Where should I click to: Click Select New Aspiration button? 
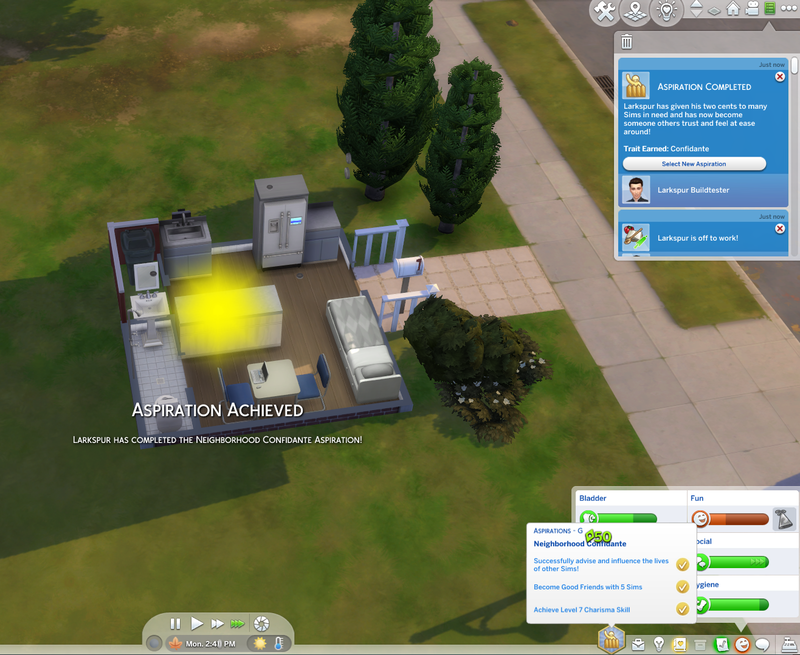(694, 163)
